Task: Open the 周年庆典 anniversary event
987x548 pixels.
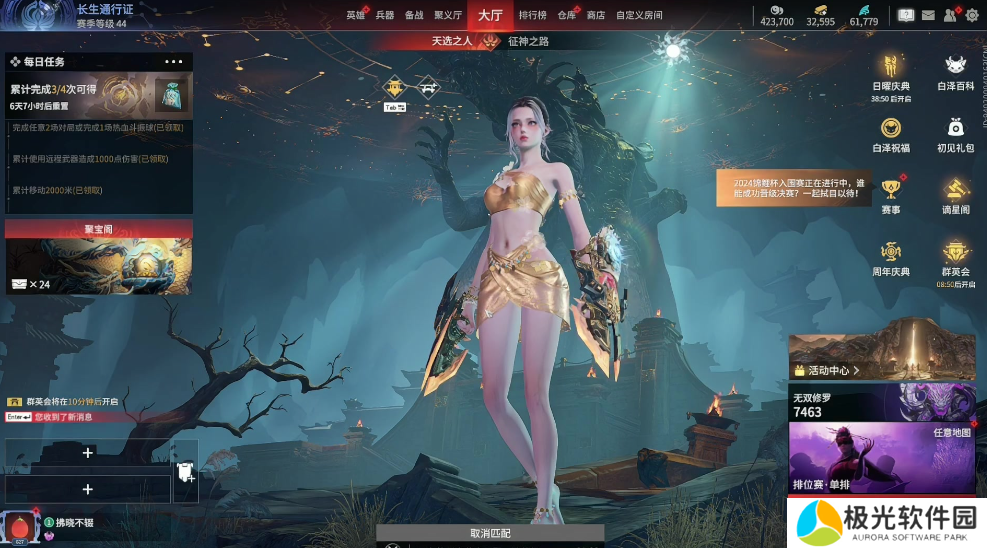Action: point(891,256)
